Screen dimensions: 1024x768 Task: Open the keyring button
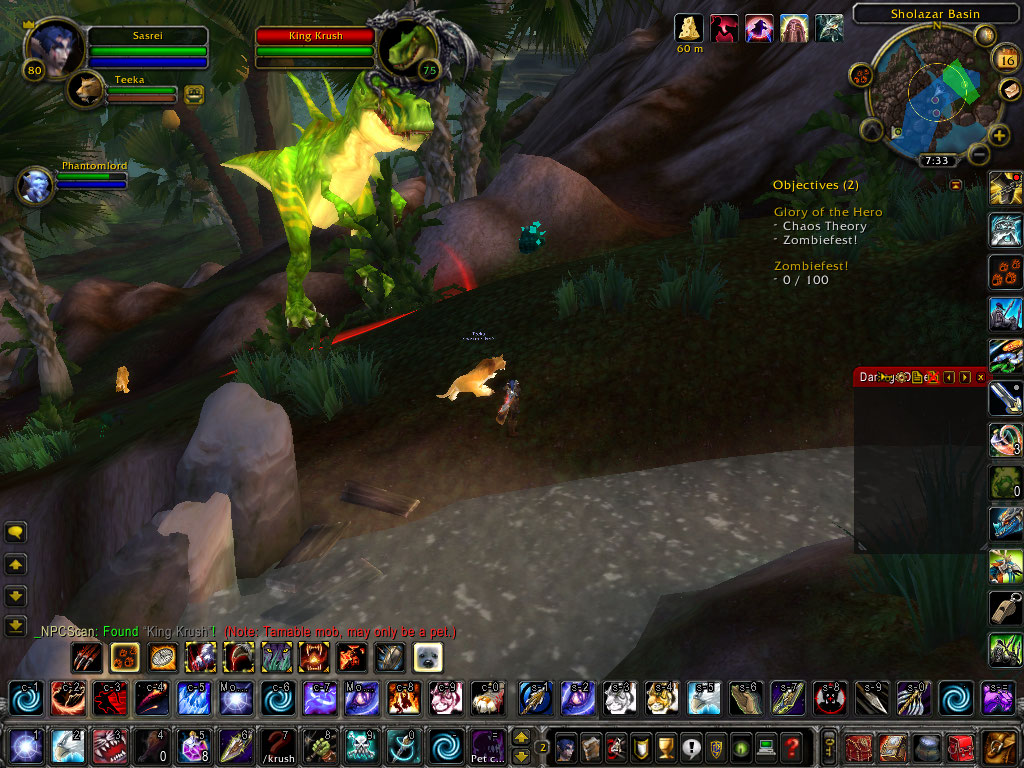coord(829,747)
